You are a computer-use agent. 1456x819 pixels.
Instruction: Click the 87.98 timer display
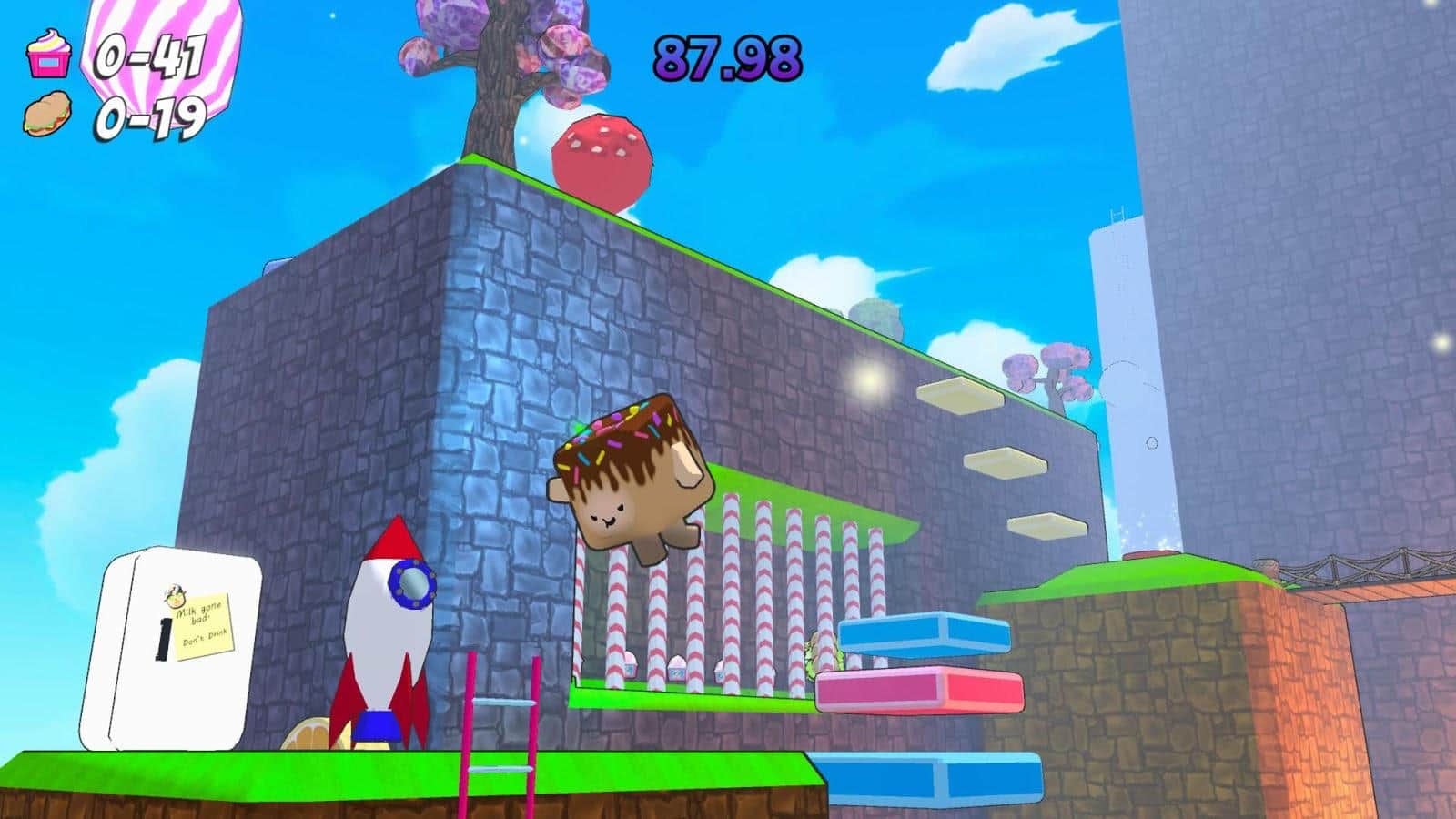pos(724,56)
